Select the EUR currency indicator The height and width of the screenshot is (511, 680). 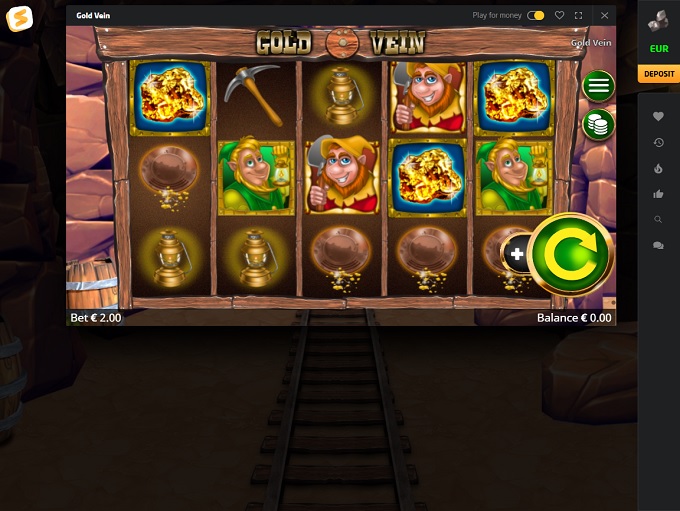click(x=658, y=48)
